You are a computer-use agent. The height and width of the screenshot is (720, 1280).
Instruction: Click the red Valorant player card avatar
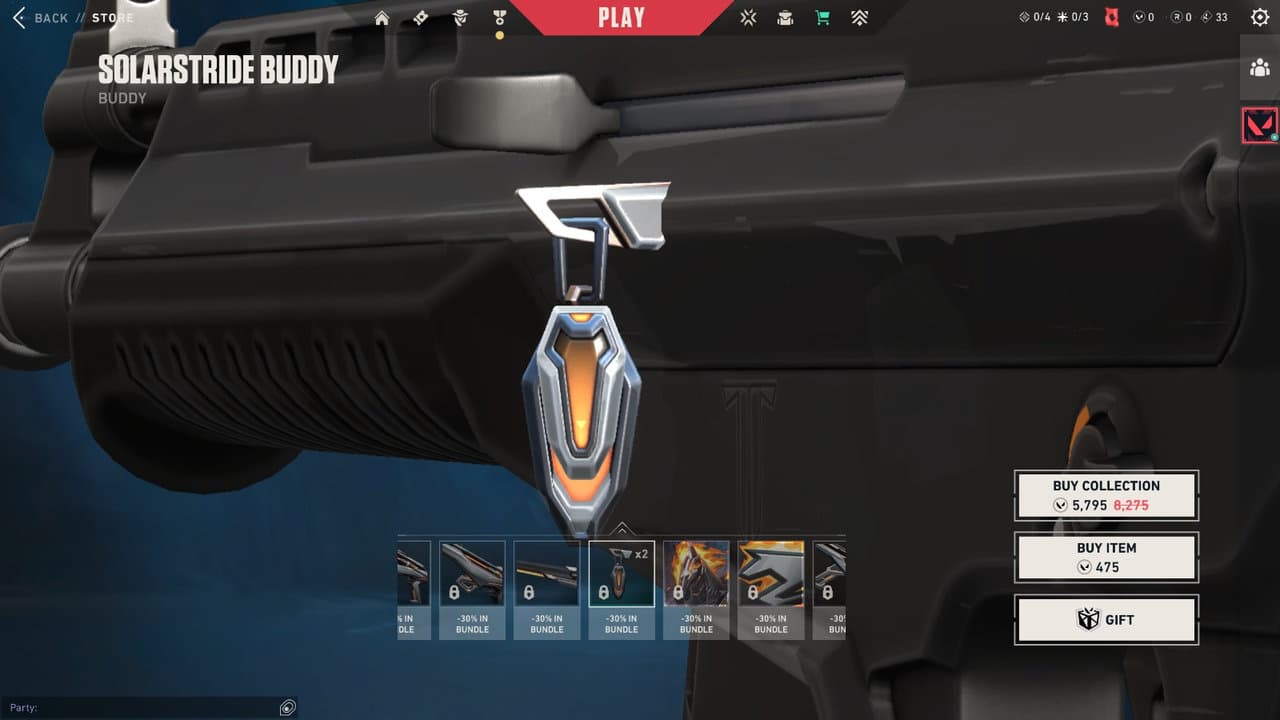tap(1259, 125)
